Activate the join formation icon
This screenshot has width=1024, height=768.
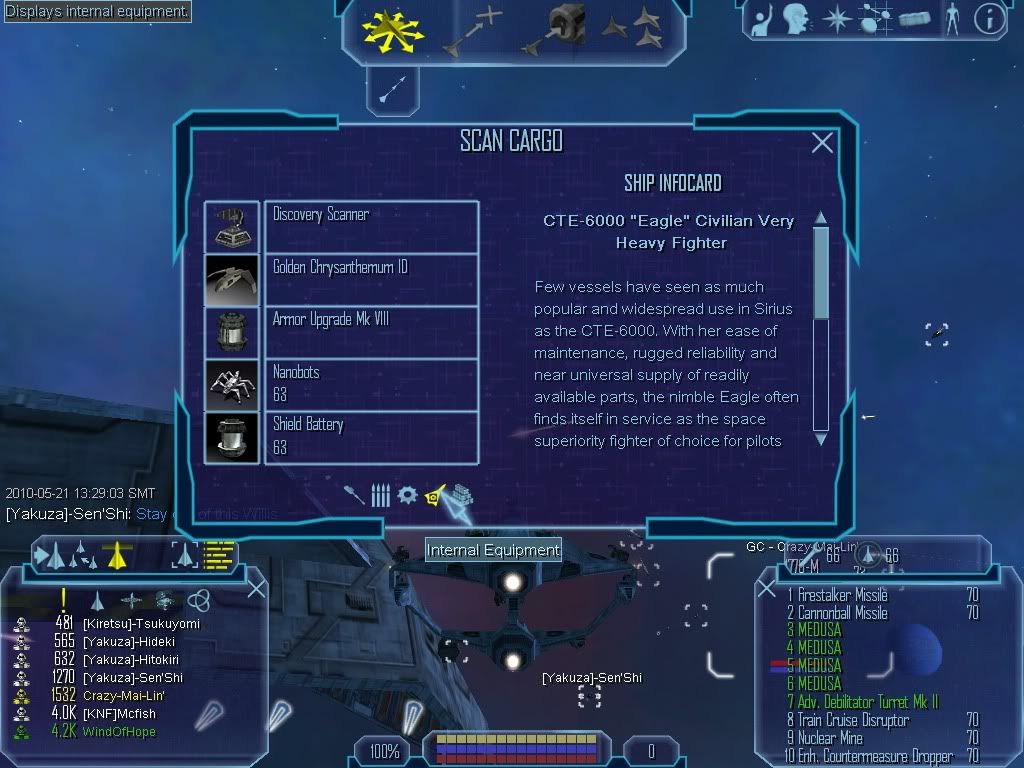click(x=631, y=30)
